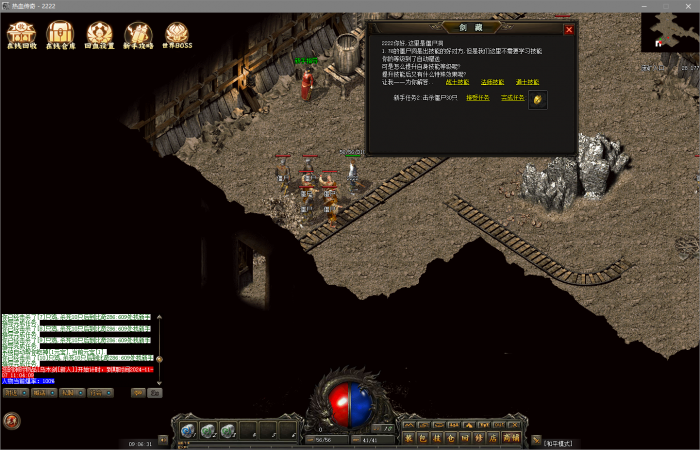Select the gold reward item icon
Screen dimensions: 700x450
click(538, 100)
